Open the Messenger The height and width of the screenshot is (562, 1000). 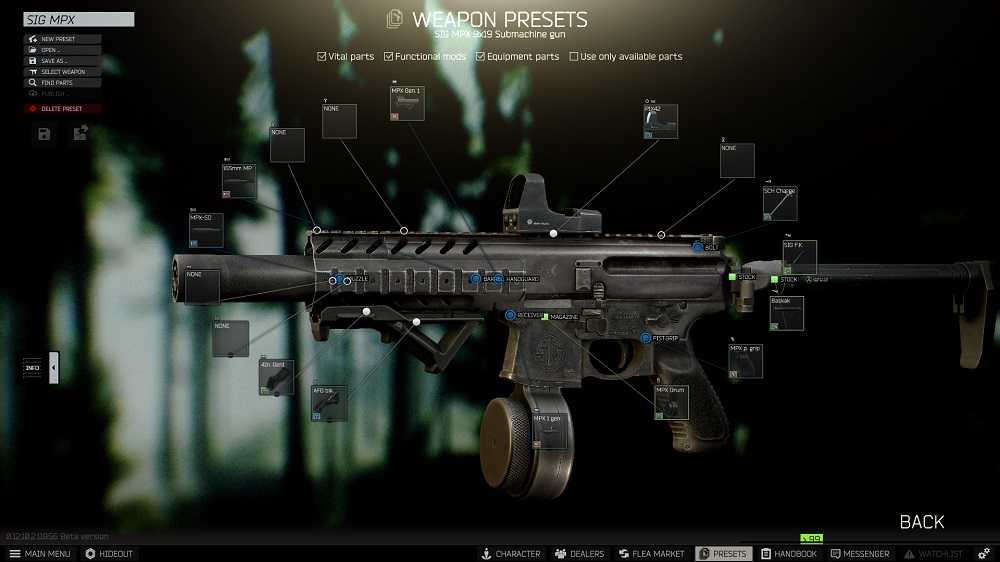(x=859, y=554)
